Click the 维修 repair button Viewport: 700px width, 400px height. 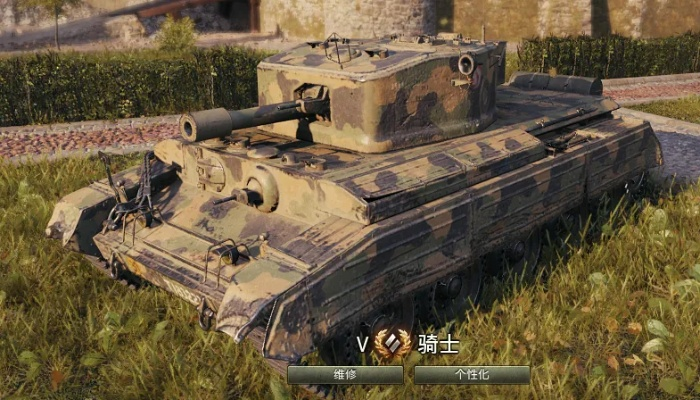coord(345,375)
